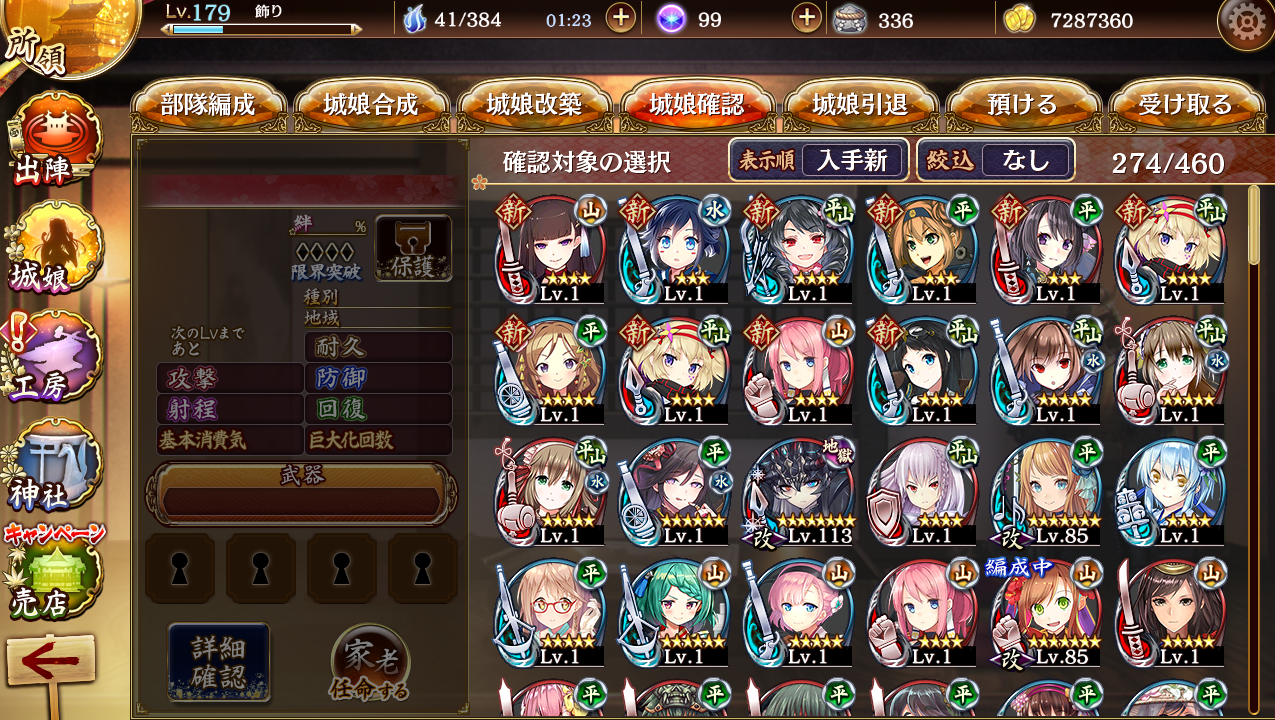Open the 城娘引退 tab

860,105
